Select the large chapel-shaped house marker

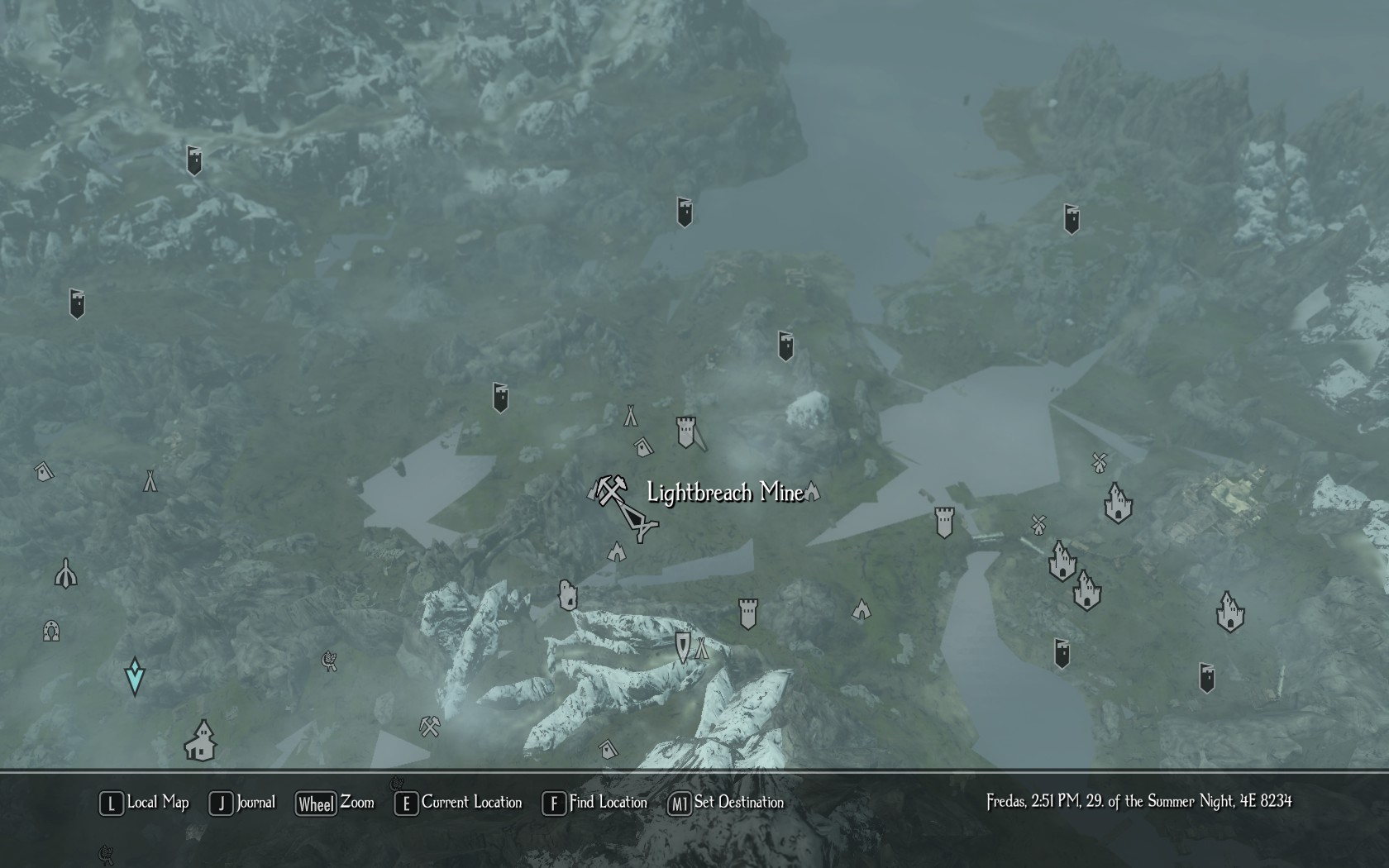[x=200, y=741]
